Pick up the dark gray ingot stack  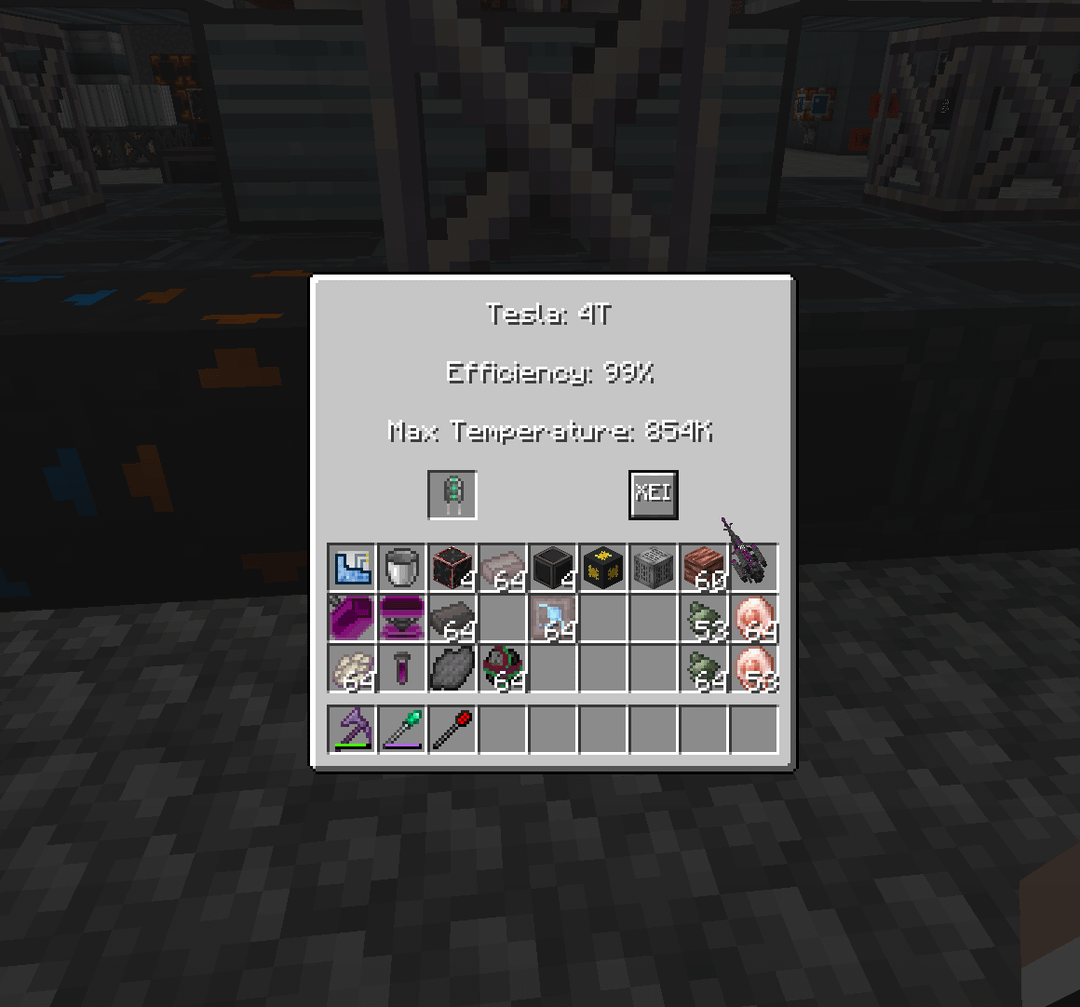[x=452, y=618]
